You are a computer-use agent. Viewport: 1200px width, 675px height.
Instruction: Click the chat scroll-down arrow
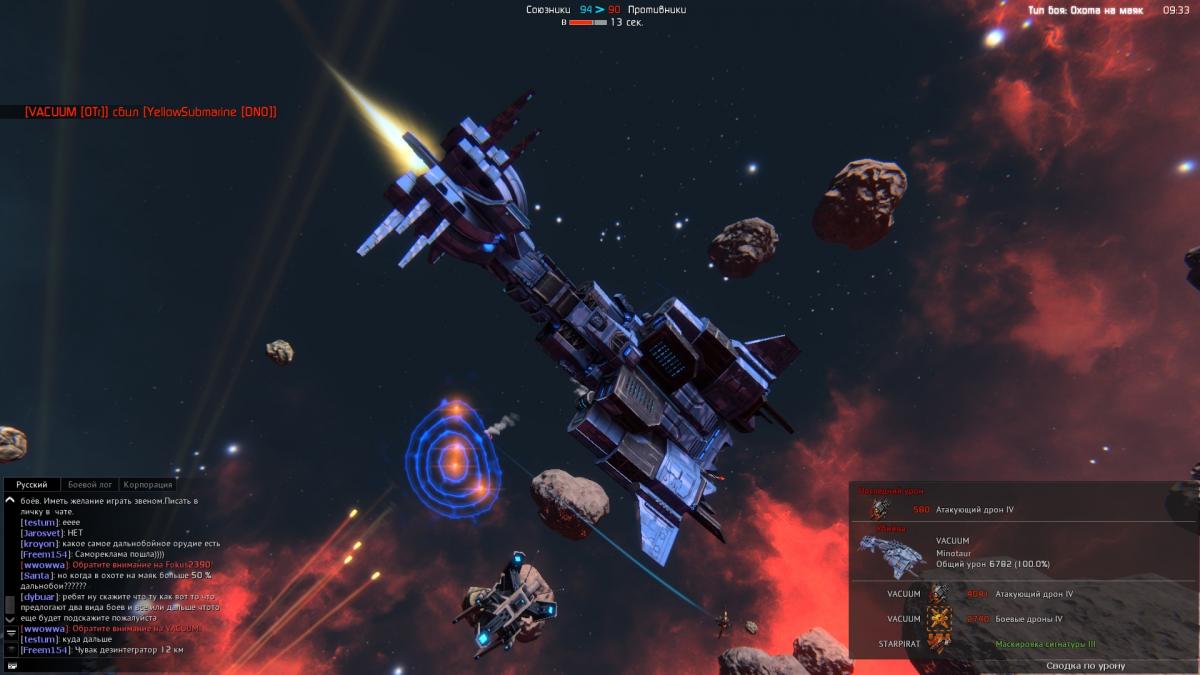pyautogui.click(x=10, y=620)
